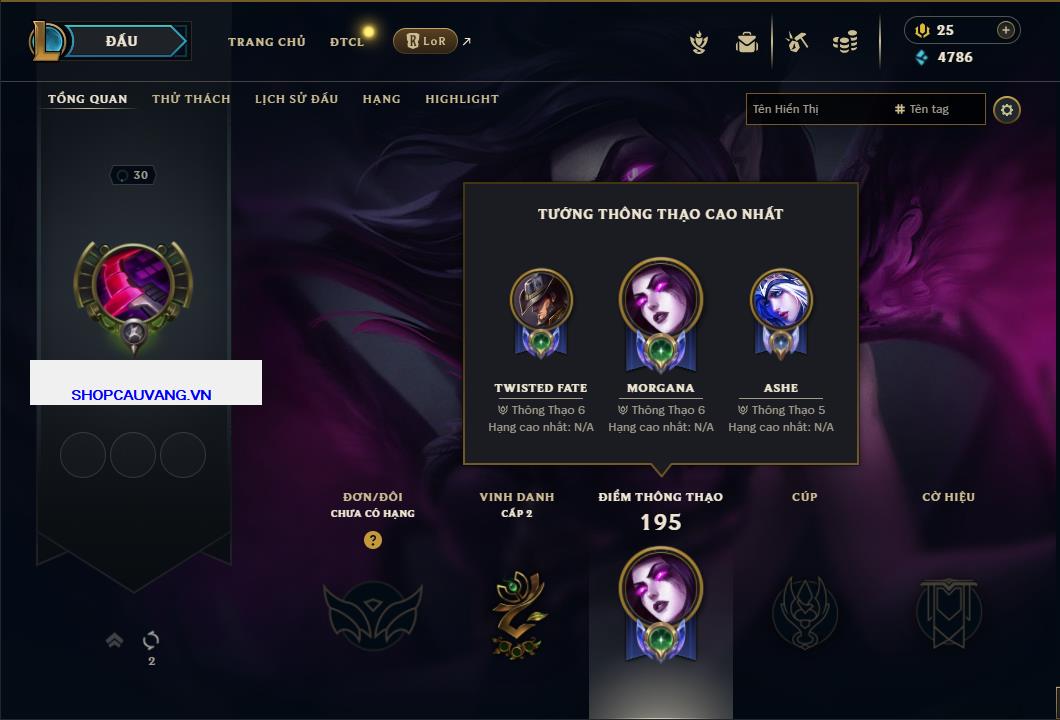Click the plus button to buy RP
The width and height of the screenshot is (1060, 720).
tap(1006, 30)
